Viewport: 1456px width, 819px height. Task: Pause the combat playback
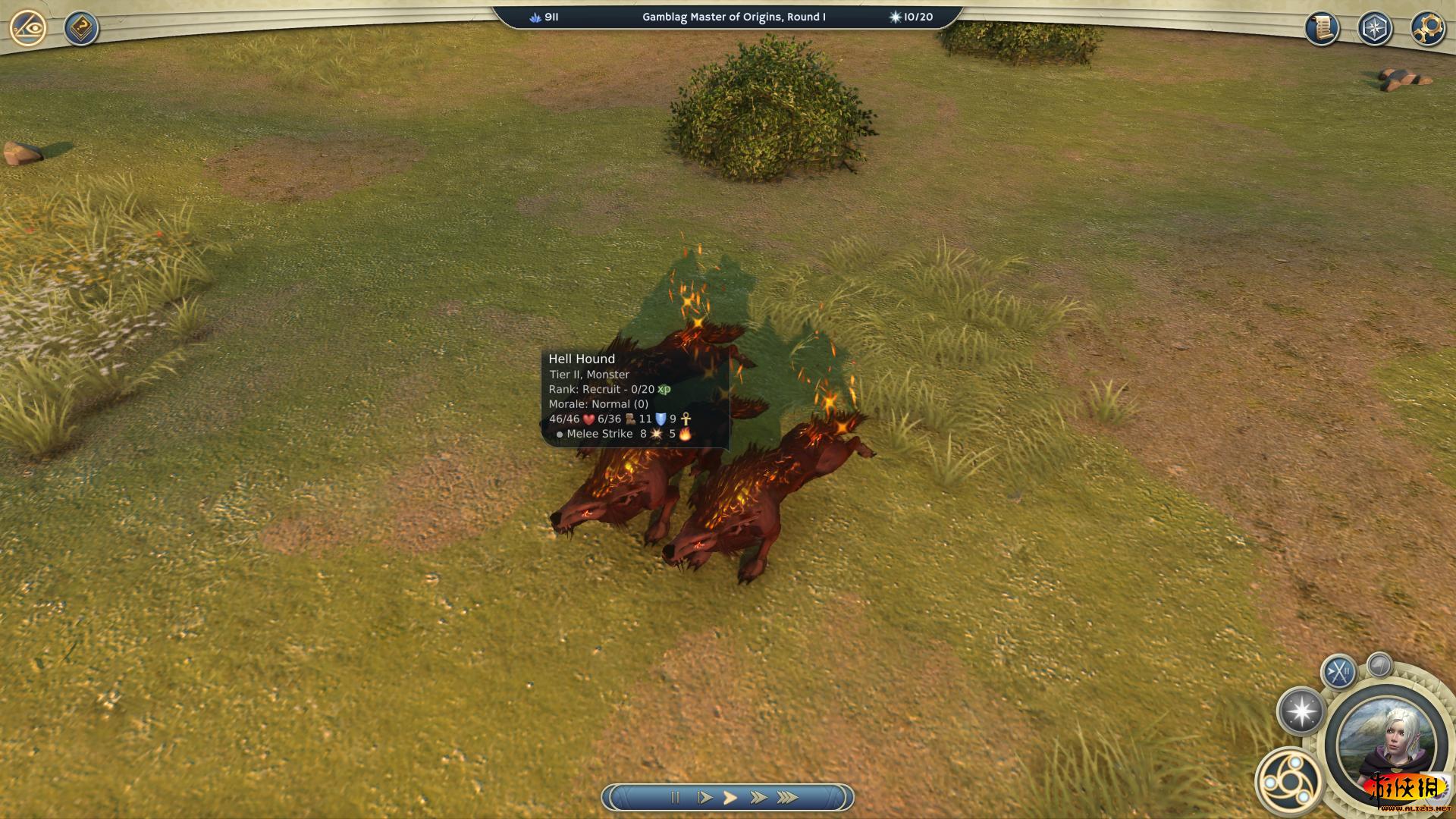[x=675, y=797]
